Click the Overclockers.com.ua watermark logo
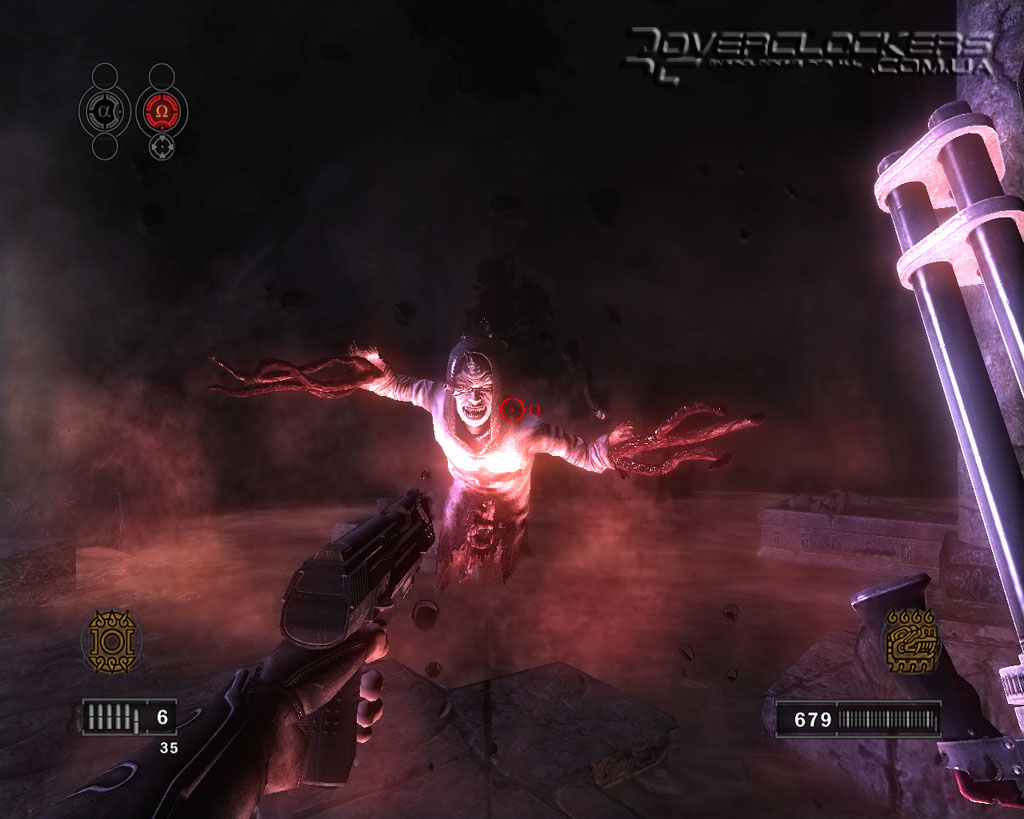The width and height of the screenshot is (1024, 819). pos(808,55)
